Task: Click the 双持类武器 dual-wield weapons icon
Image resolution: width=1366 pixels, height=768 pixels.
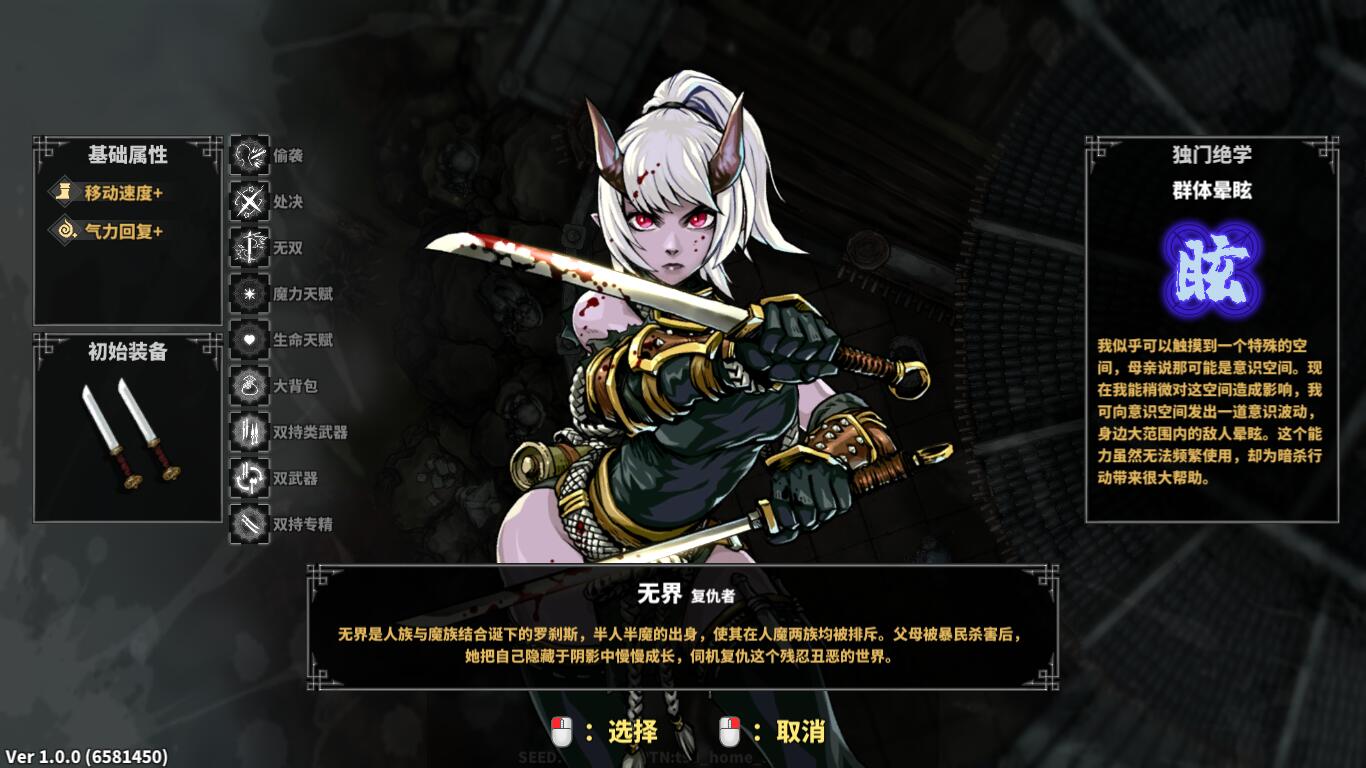Action: [x=249, y=432]
